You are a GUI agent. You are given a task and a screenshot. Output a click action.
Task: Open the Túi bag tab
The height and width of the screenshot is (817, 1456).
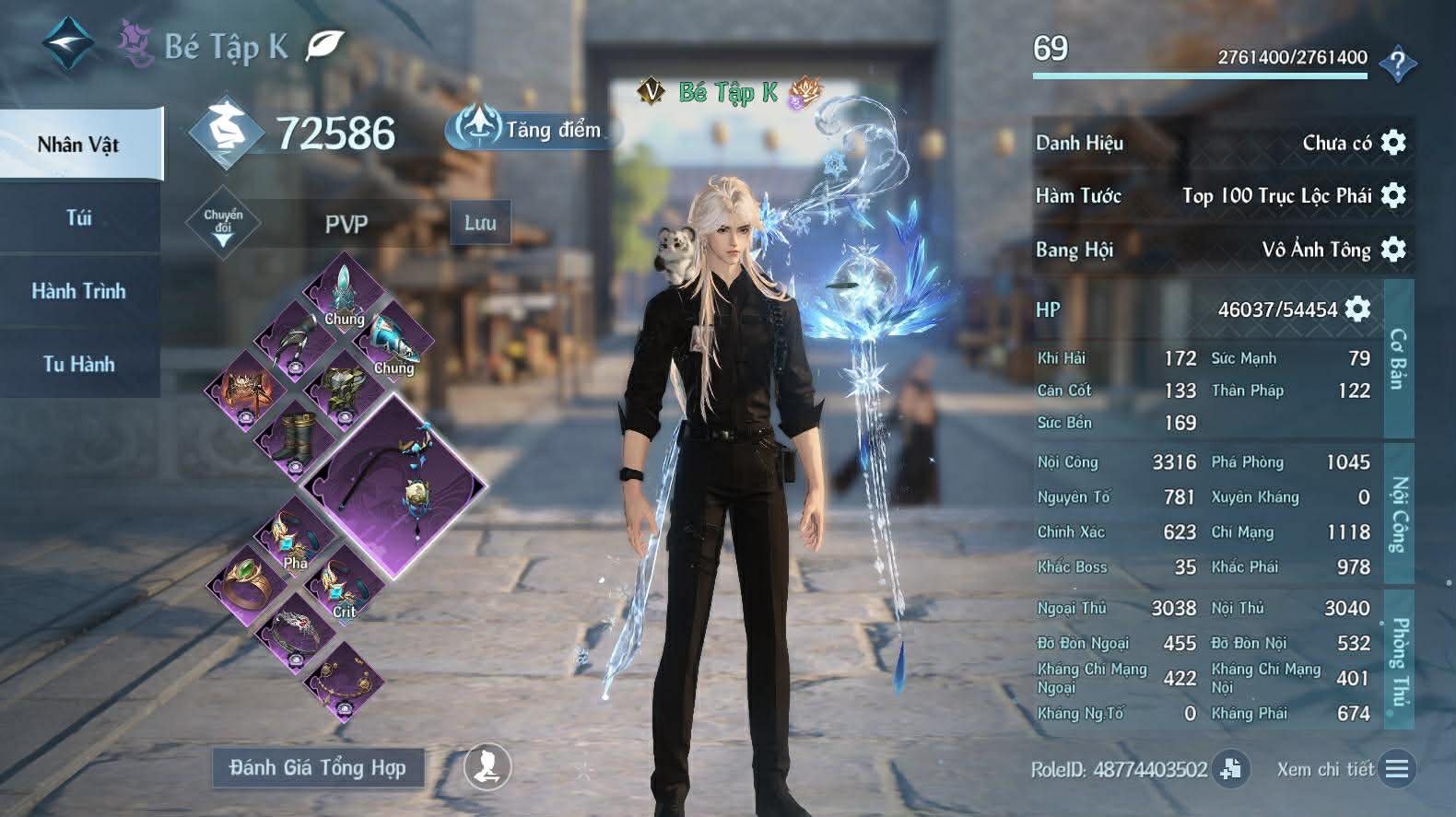coord(79,218)
